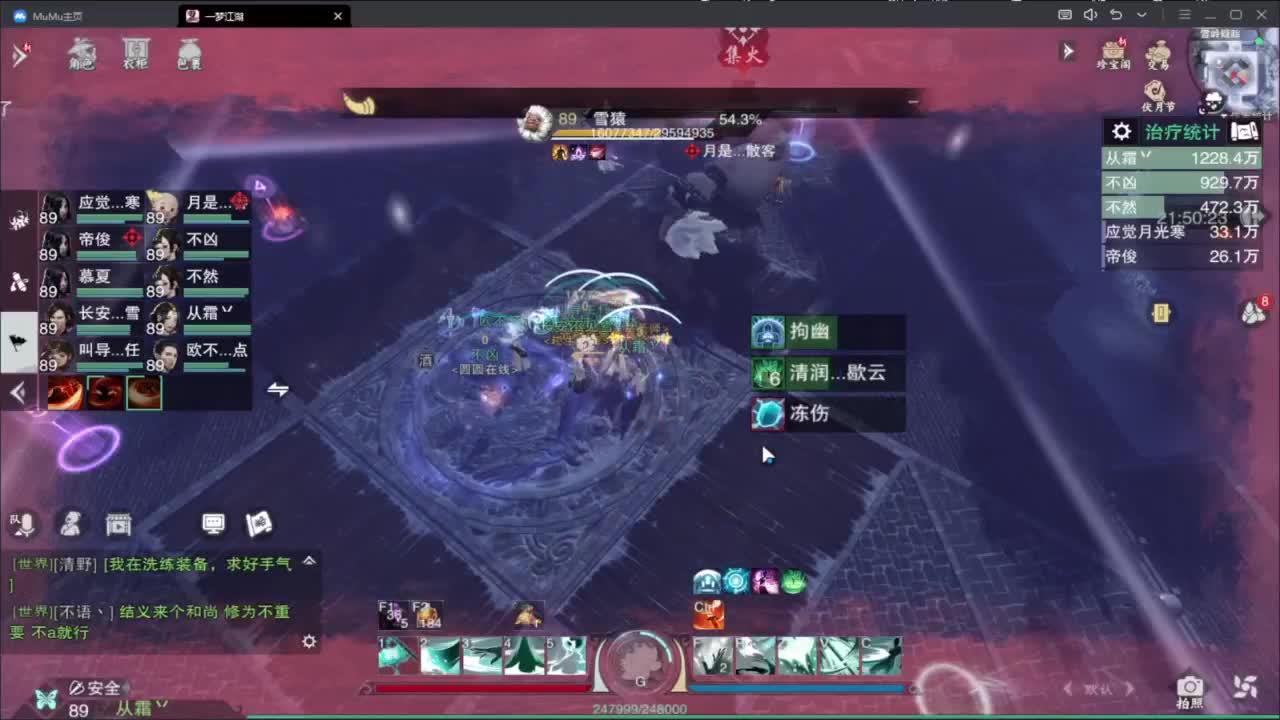Expand the left-edge panel arrow
The height and width of the screenshot is (720, 1280).
18,392
